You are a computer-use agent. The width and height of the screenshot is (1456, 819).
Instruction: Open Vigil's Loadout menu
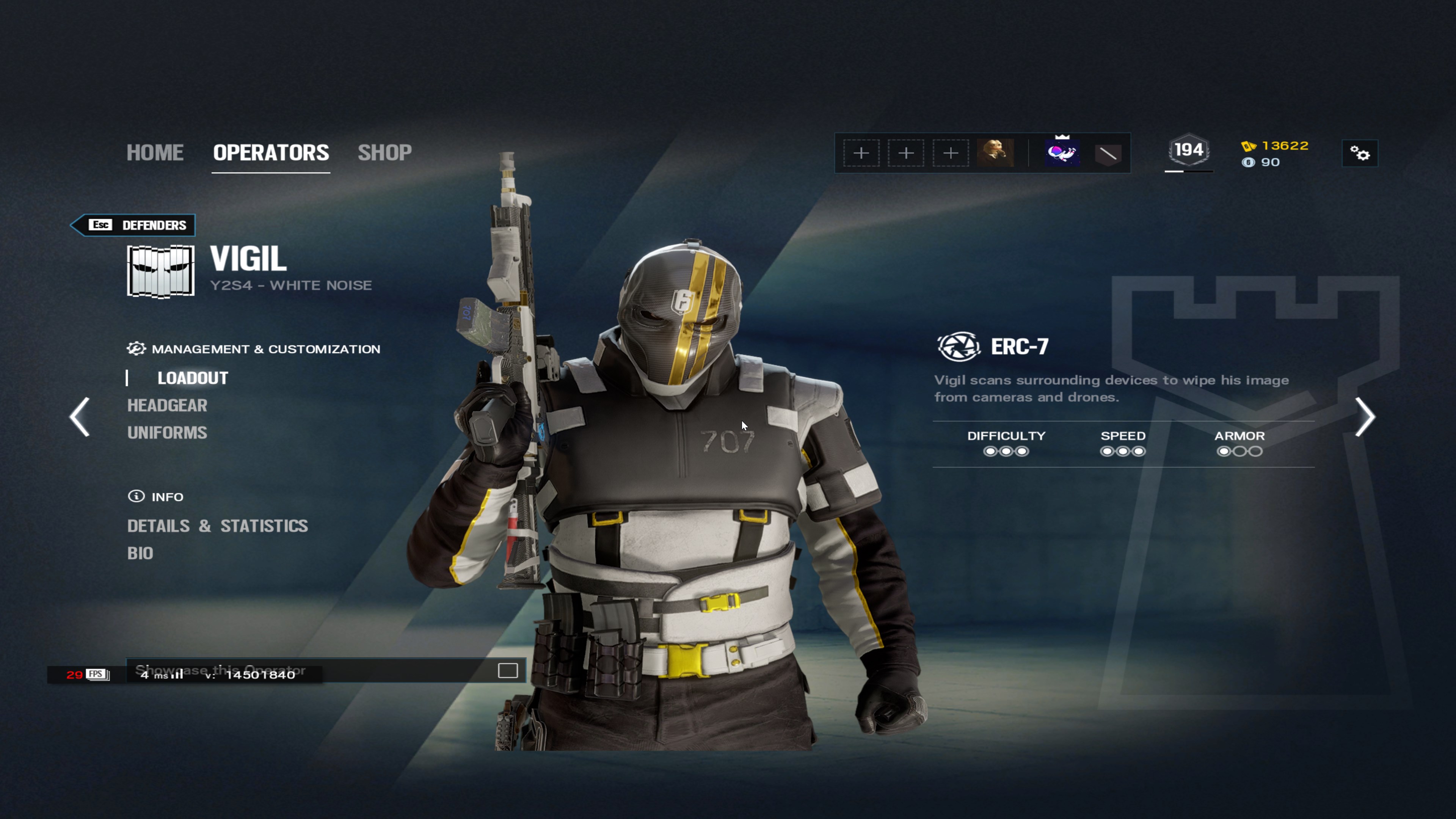[x=193, y=378]
